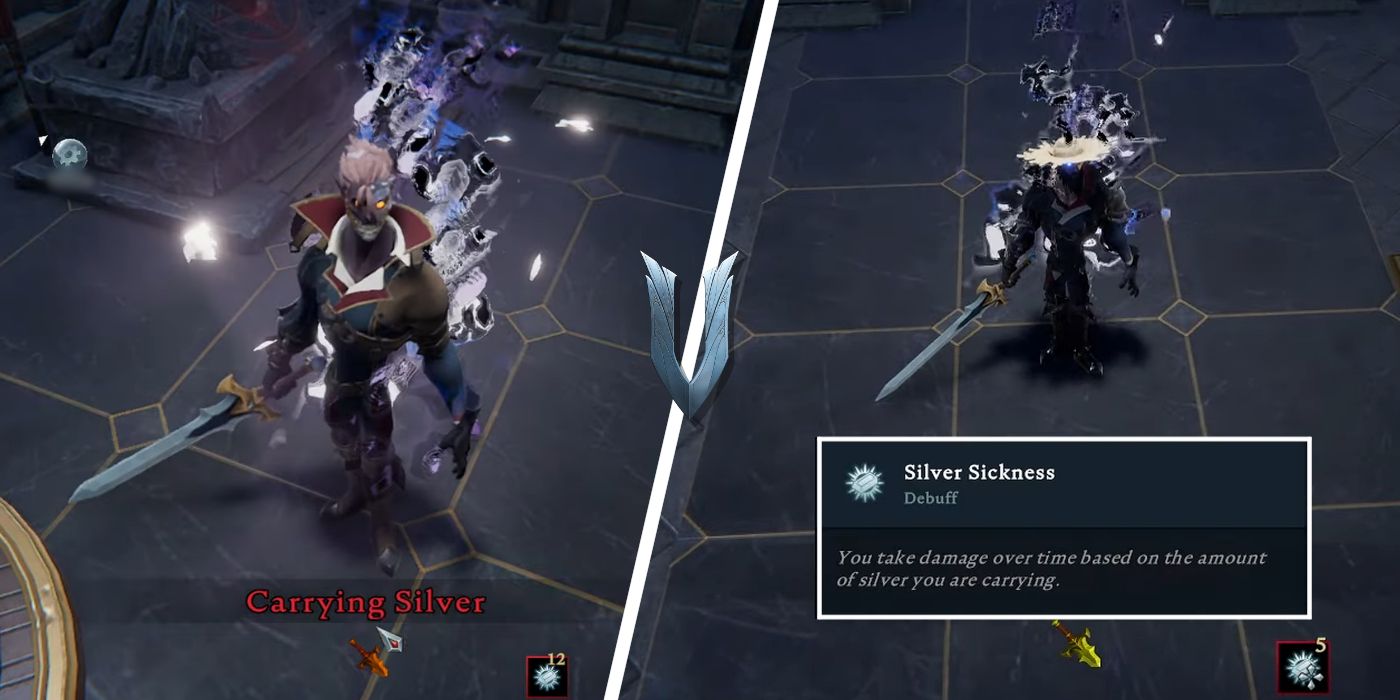Click the Silver Sickness tooltip icon

tap(860, 482)
